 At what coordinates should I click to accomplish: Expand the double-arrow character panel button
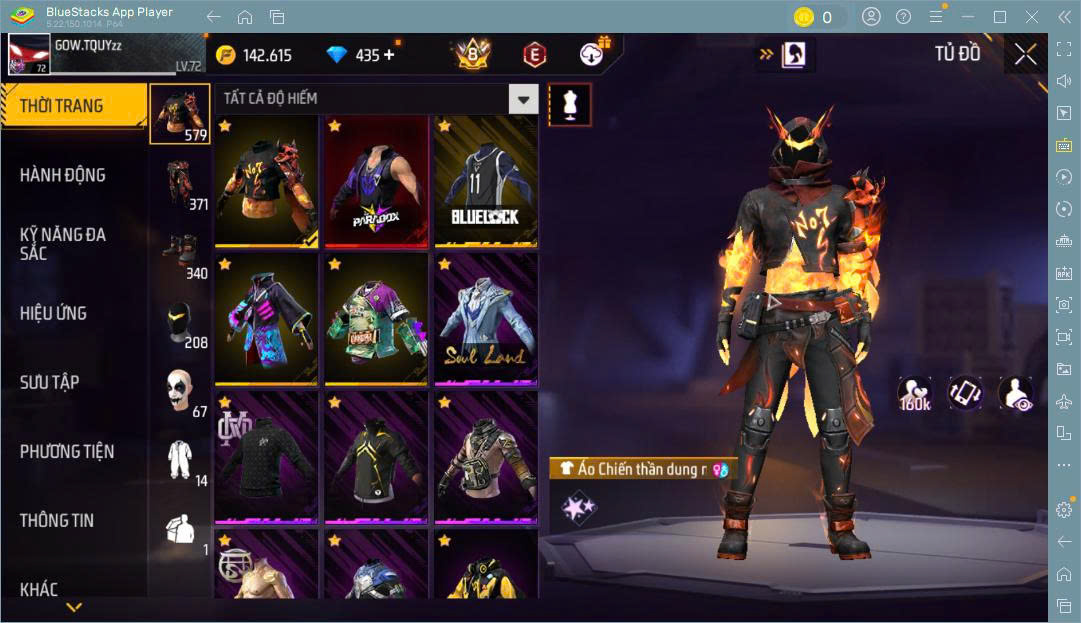pyautogui.click(x=784, y=55)
